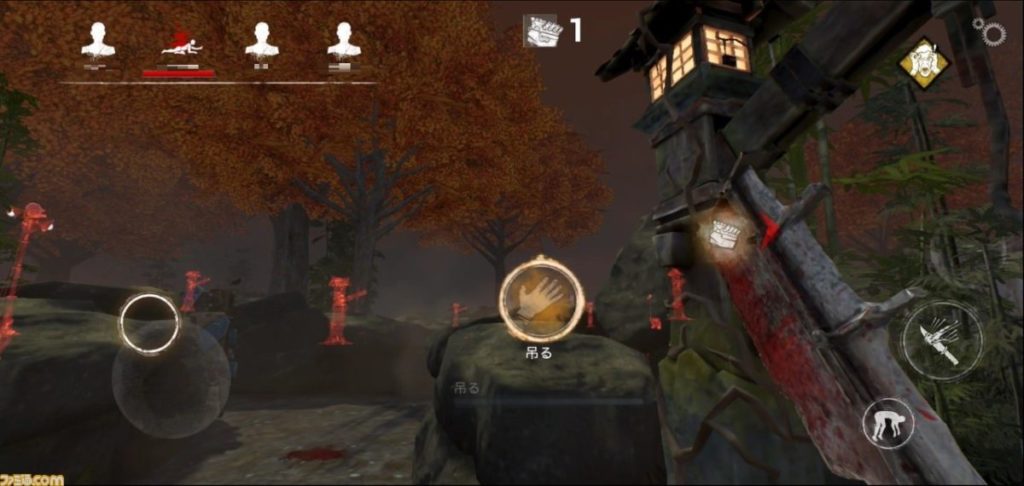1024x486 pixels.
Task: Tap the weapon attack button
Action: [942, 340]
